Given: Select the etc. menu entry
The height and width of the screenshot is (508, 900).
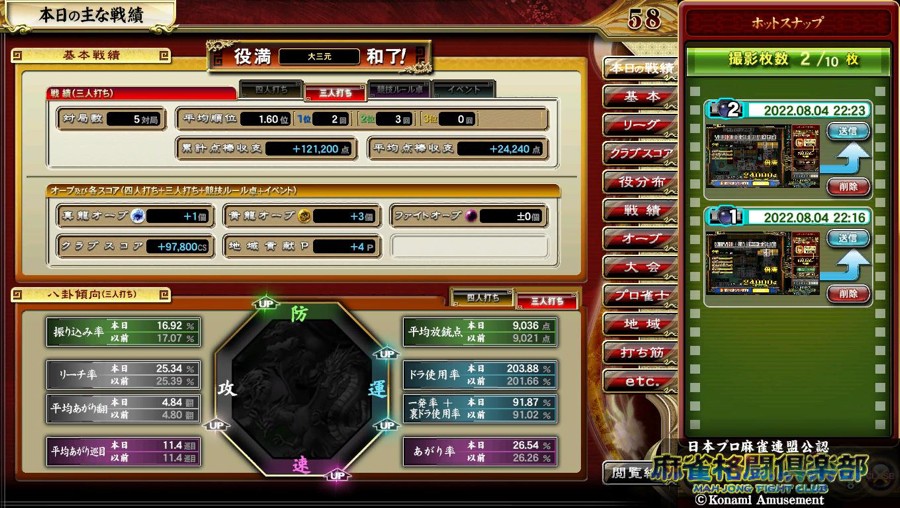Looking at the screenshot, I should (640, 381).
